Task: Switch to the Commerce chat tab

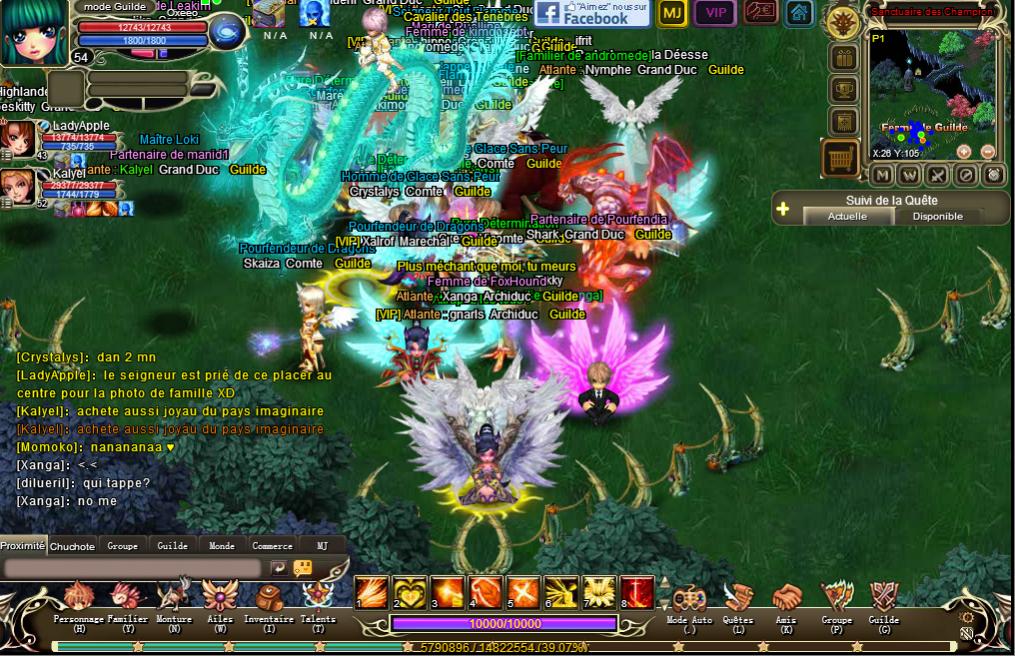Action: pos(272,546)
